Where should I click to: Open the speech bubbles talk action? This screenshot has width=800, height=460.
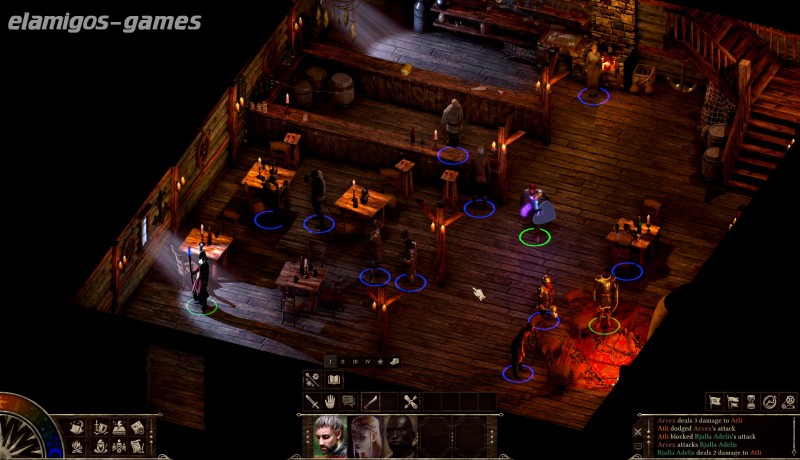point(348,401)
